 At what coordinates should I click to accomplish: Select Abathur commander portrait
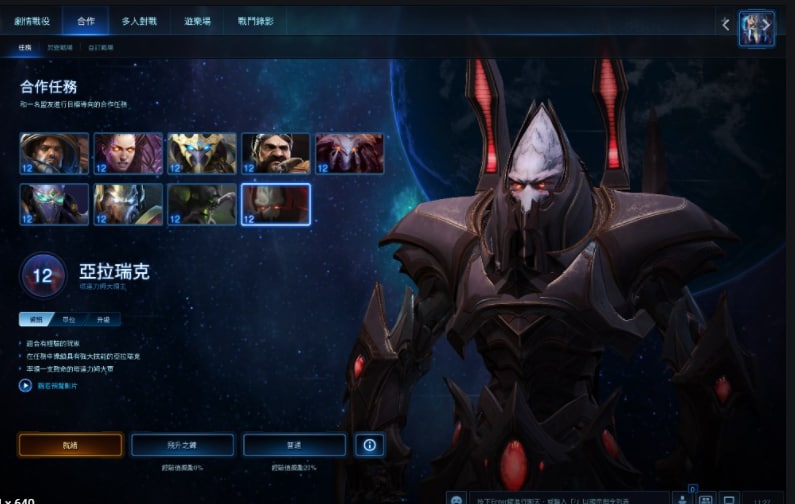pos(202,204)
